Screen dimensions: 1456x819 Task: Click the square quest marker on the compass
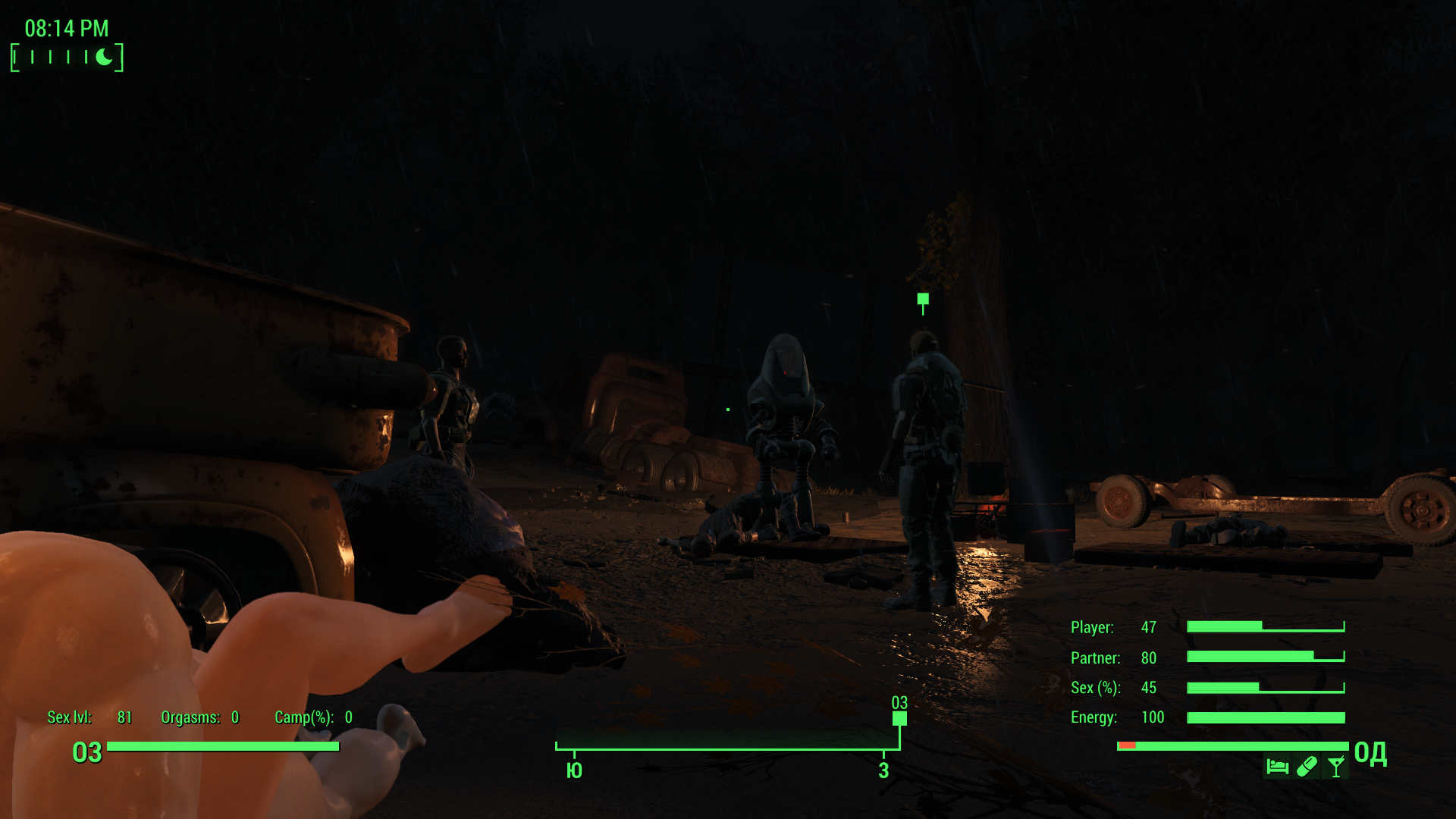click(899, 717)
